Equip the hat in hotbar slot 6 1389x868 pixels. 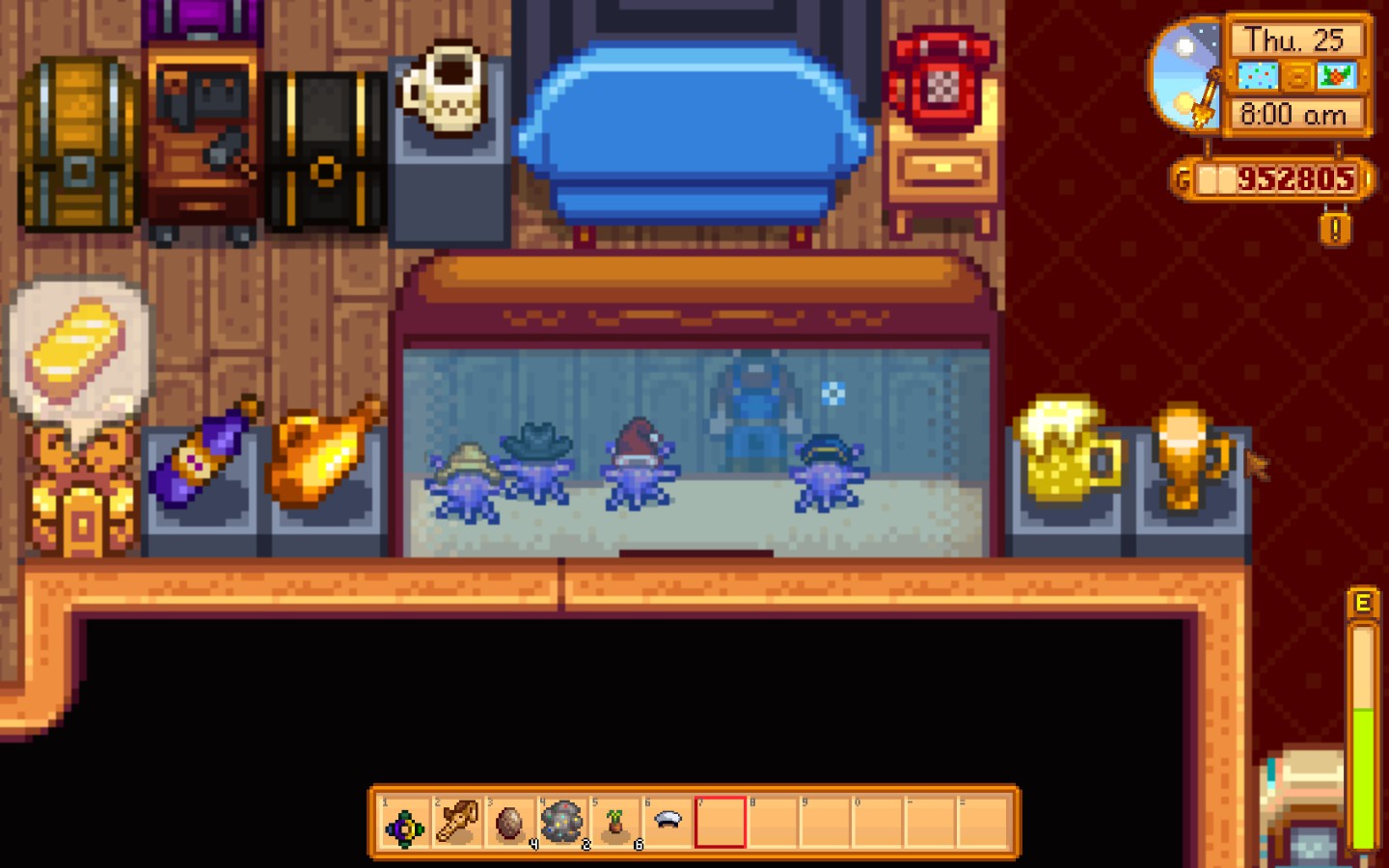pyautogui.click(x=667, y=820)
